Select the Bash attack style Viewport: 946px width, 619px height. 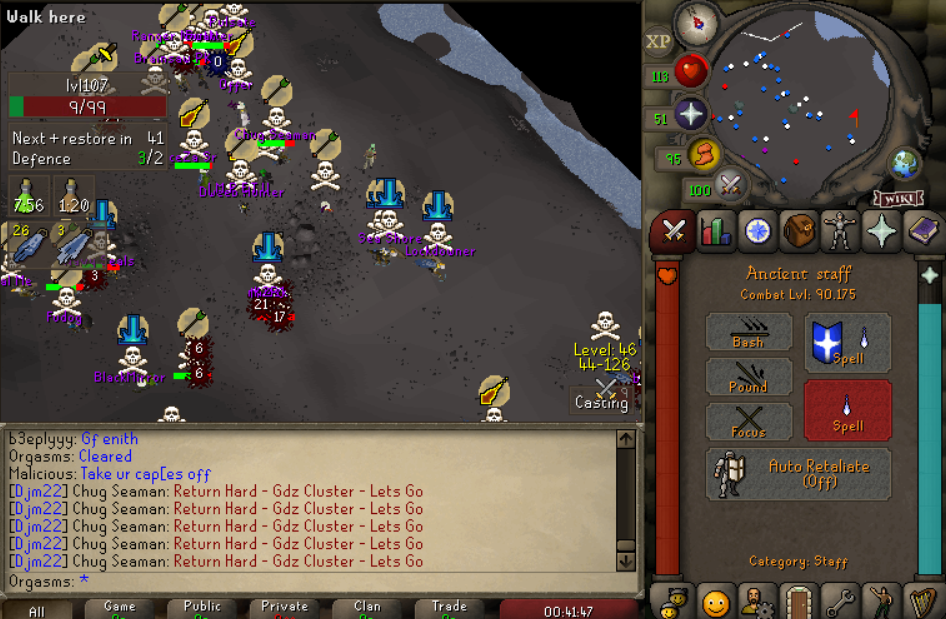pos(748,331)
